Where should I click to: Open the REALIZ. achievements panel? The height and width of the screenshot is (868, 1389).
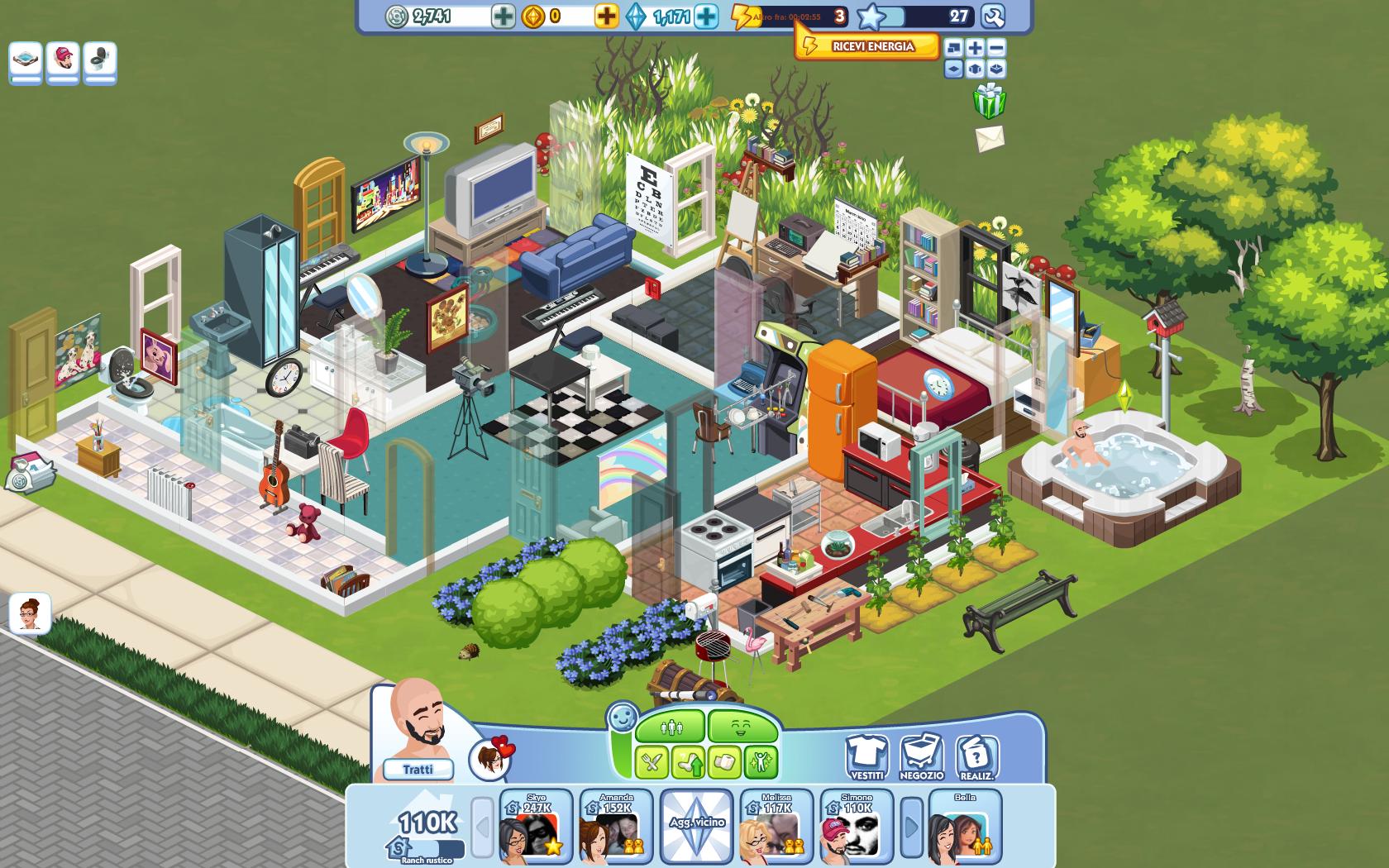(977, 756)
